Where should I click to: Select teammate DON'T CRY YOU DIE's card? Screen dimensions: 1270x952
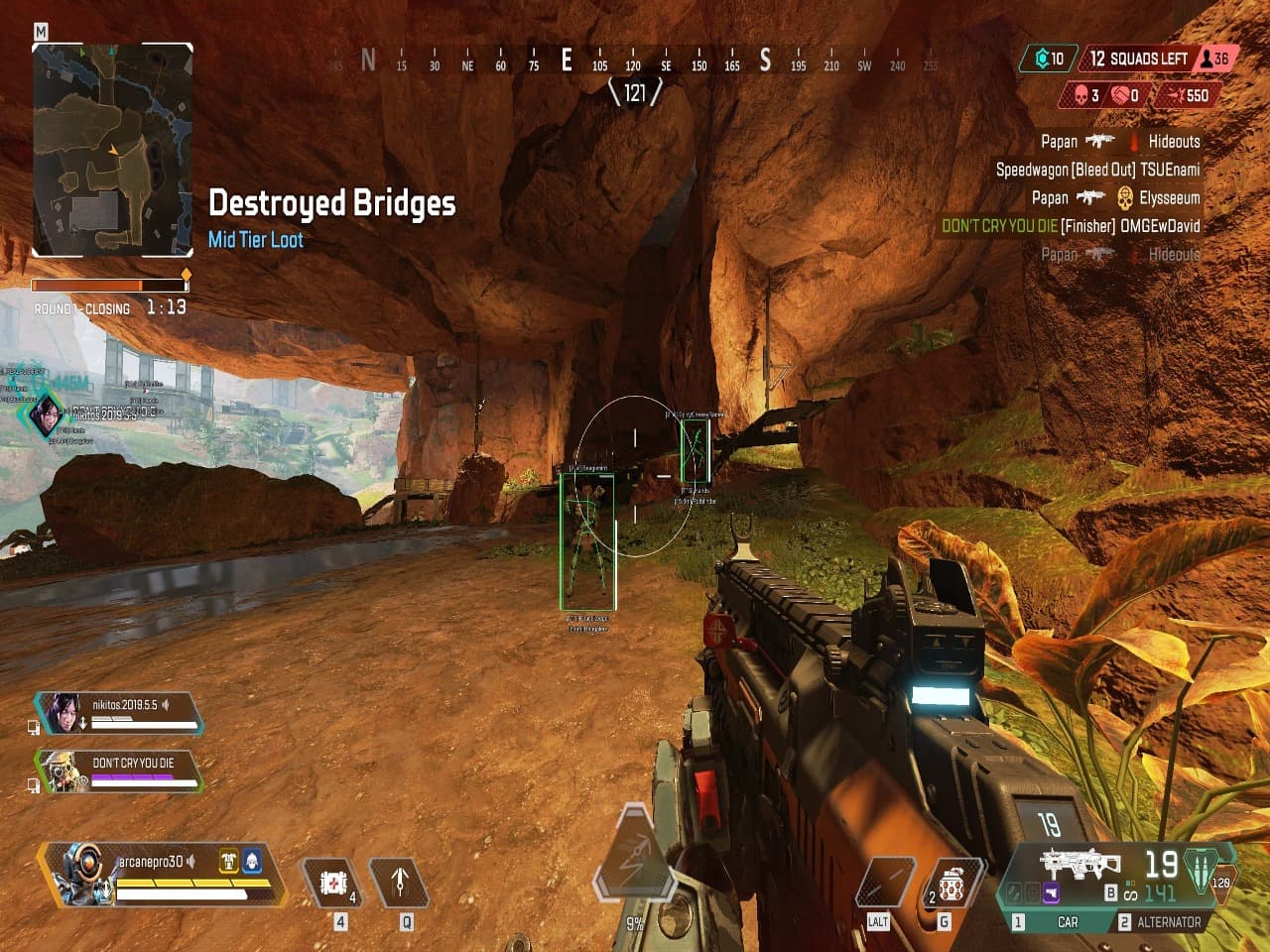(119, 771)
